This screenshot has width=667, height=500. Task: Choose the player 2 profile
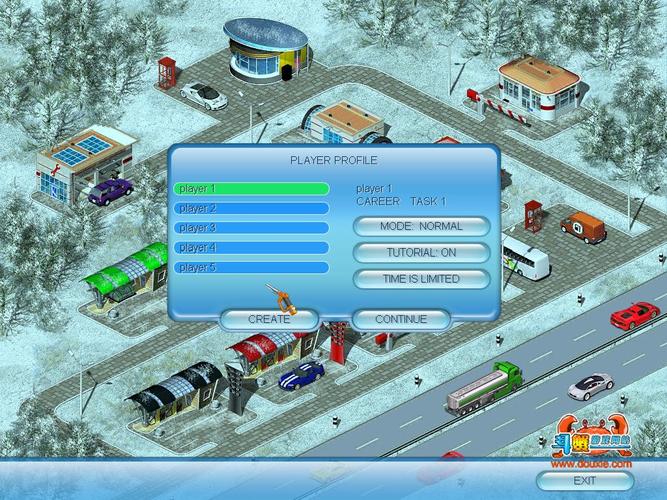pyautogui.click(x=251, y=208)
